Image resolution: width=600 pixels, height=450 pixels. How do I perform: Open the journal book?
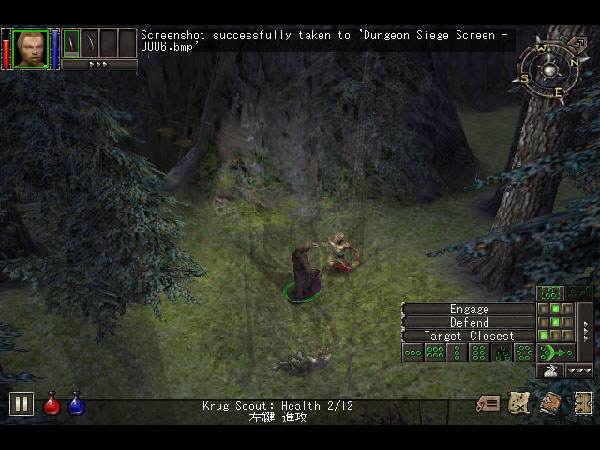[551, 404]
